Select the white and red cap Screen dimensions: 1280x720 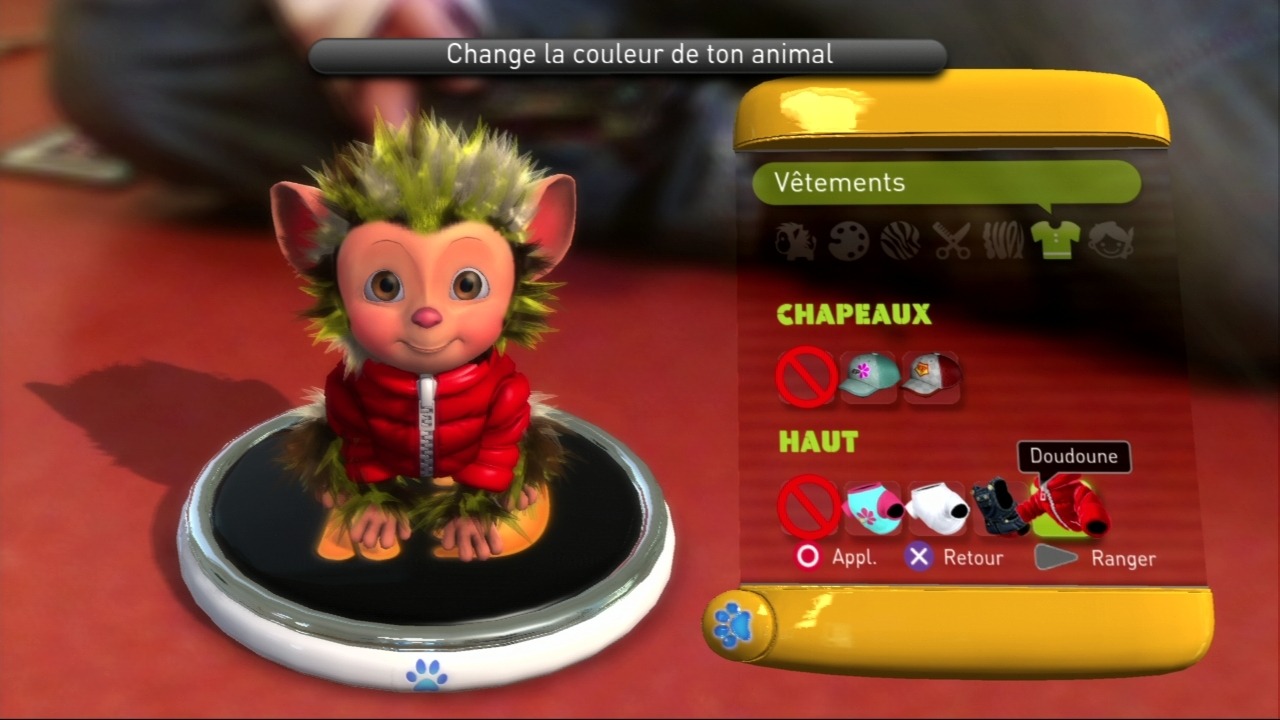point(931,378)
